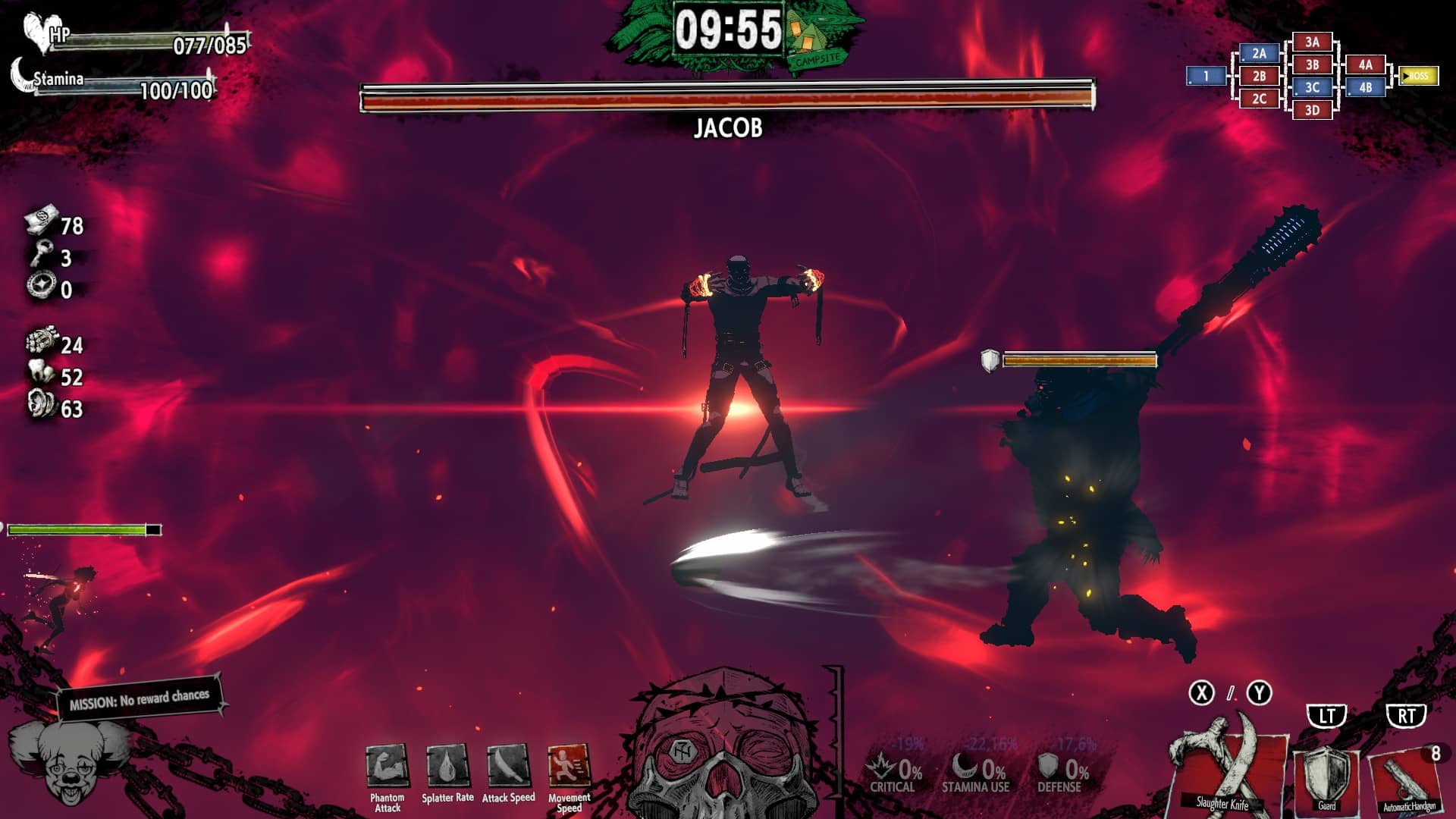Select the 4A route node
The width and height of the screenshot is (1456, 819).
[1365, 65]
